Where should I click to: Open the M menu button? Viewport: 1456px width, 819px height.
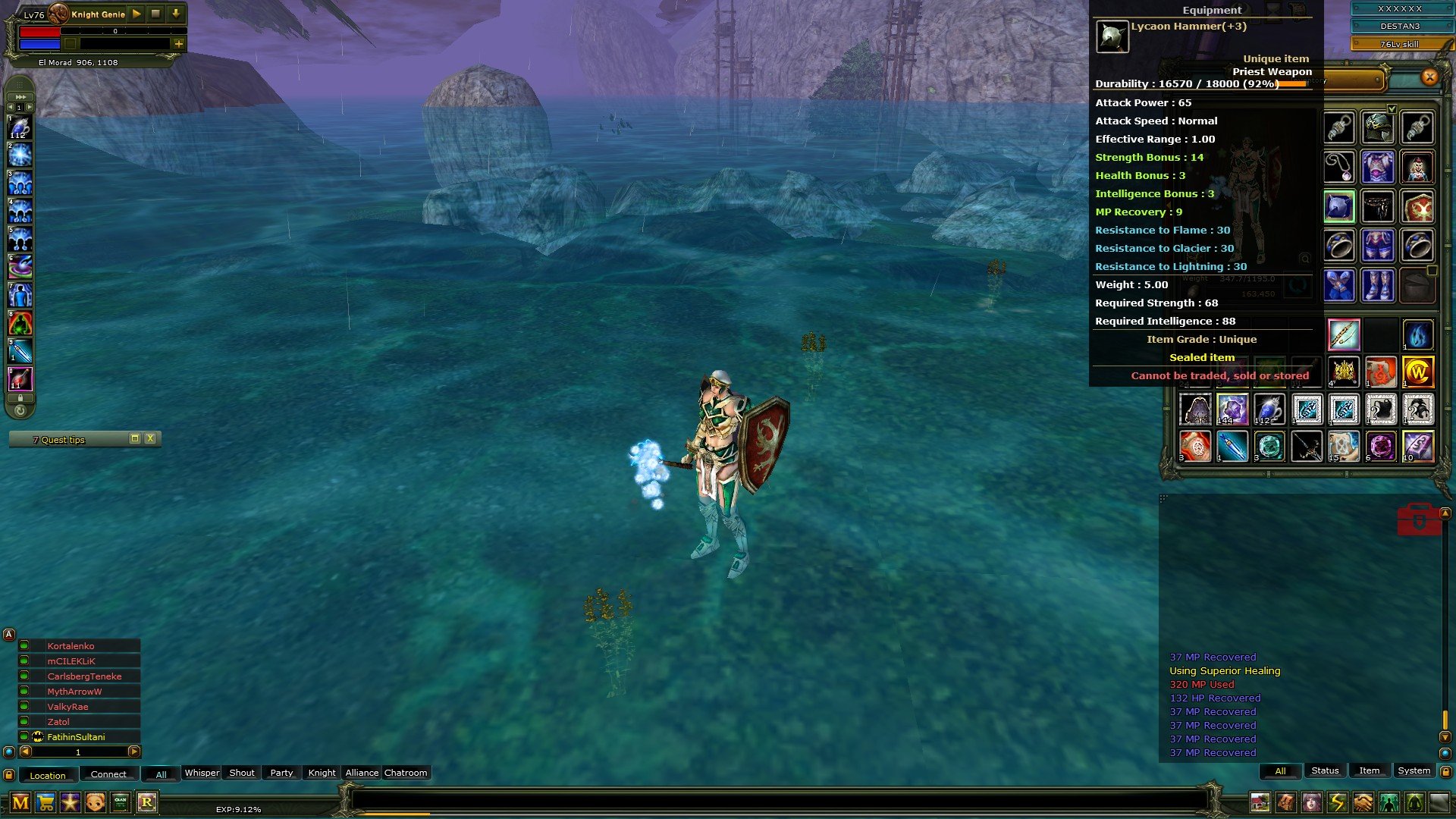click(20, 802)
